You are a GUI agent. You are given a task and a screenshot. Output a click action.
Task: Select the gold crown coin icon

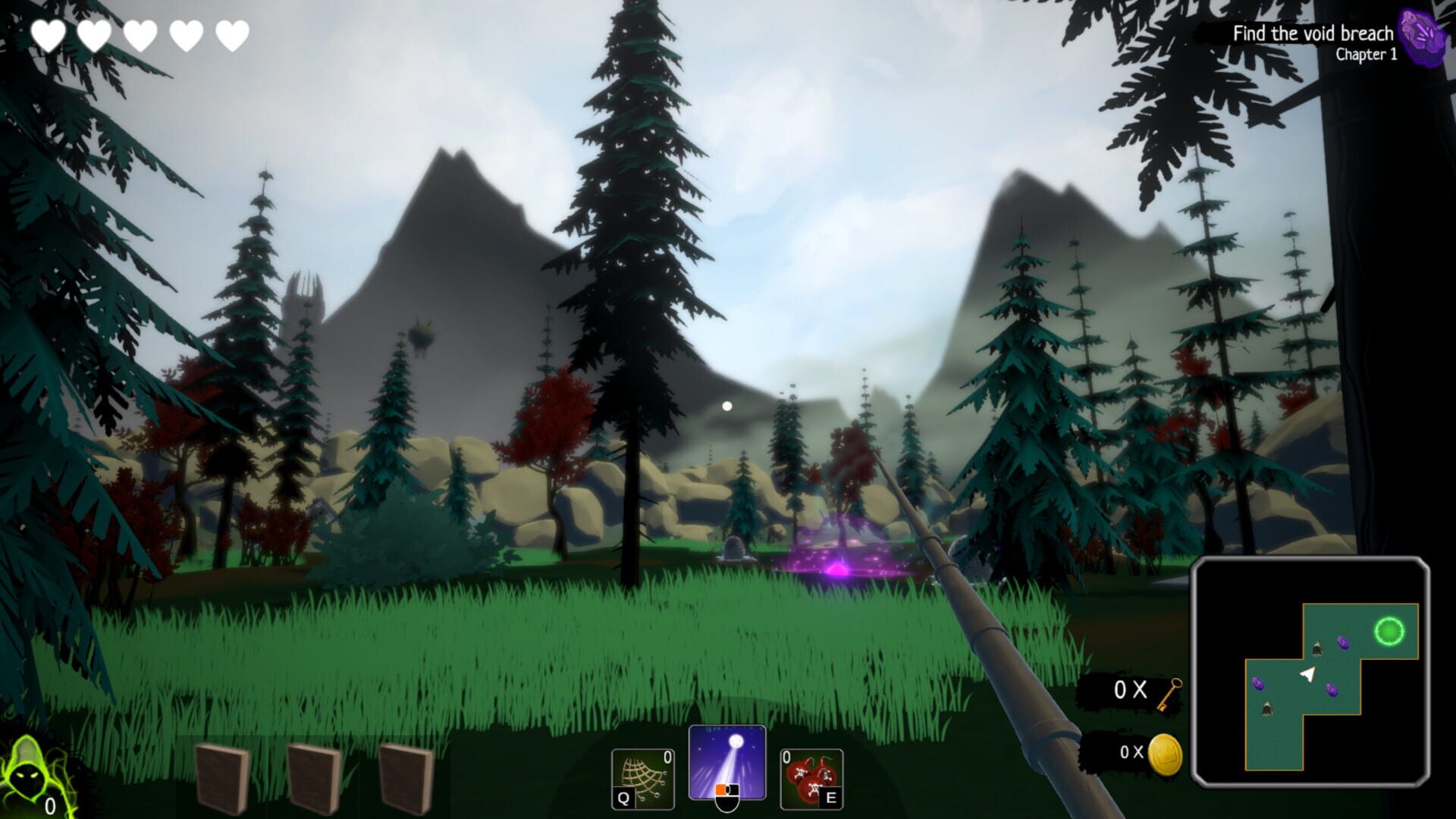pos(1165,755)
